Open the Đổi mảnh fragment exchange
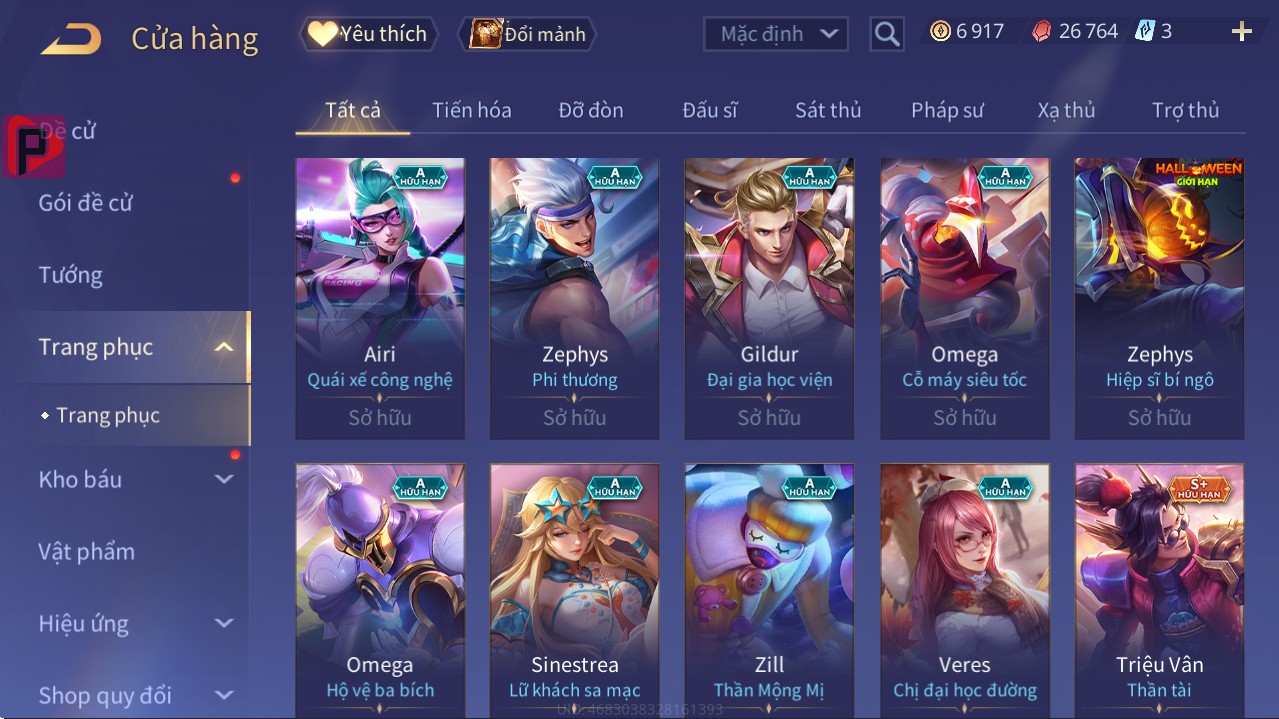 tap(527, 34)
